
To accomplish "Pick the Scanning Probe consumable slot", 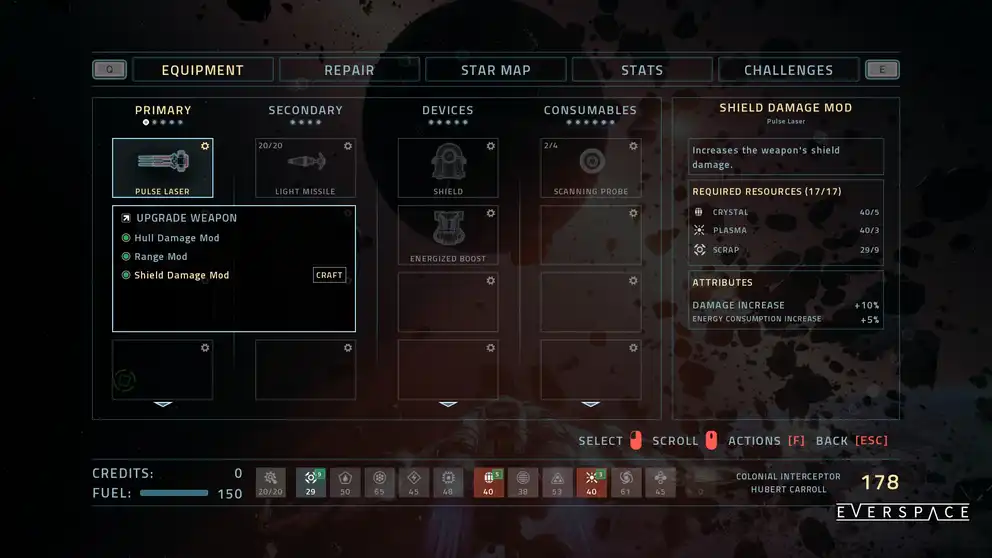I will [x=591, y=167].
